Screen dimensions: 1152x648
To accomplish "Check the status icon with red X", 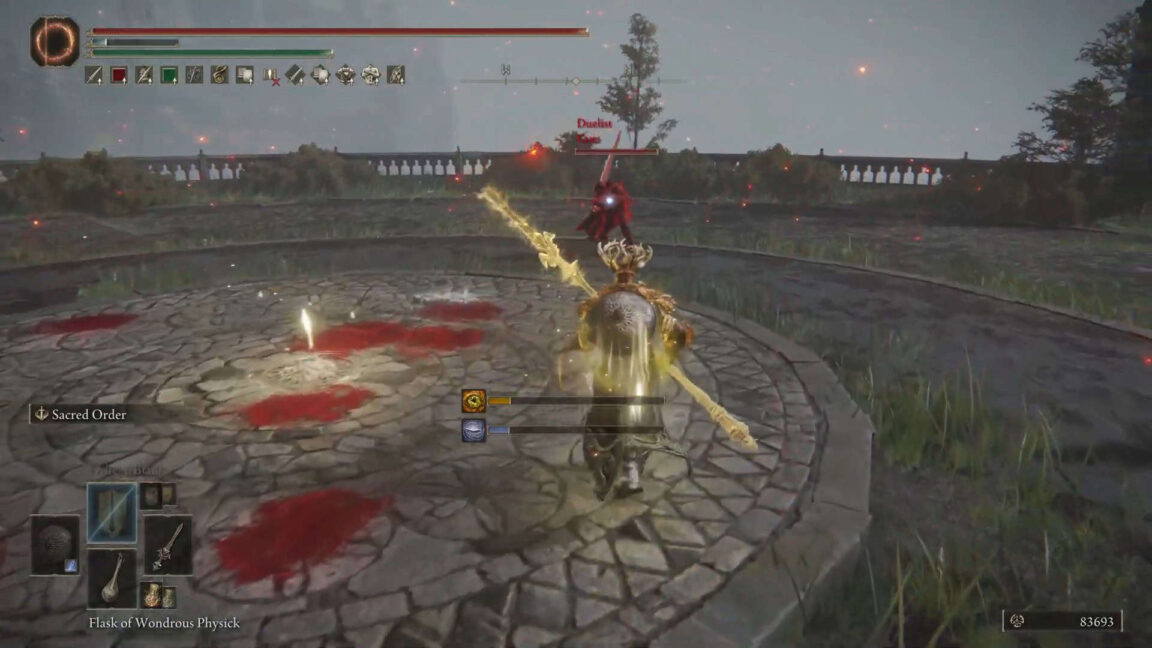I will pos(270,75).
